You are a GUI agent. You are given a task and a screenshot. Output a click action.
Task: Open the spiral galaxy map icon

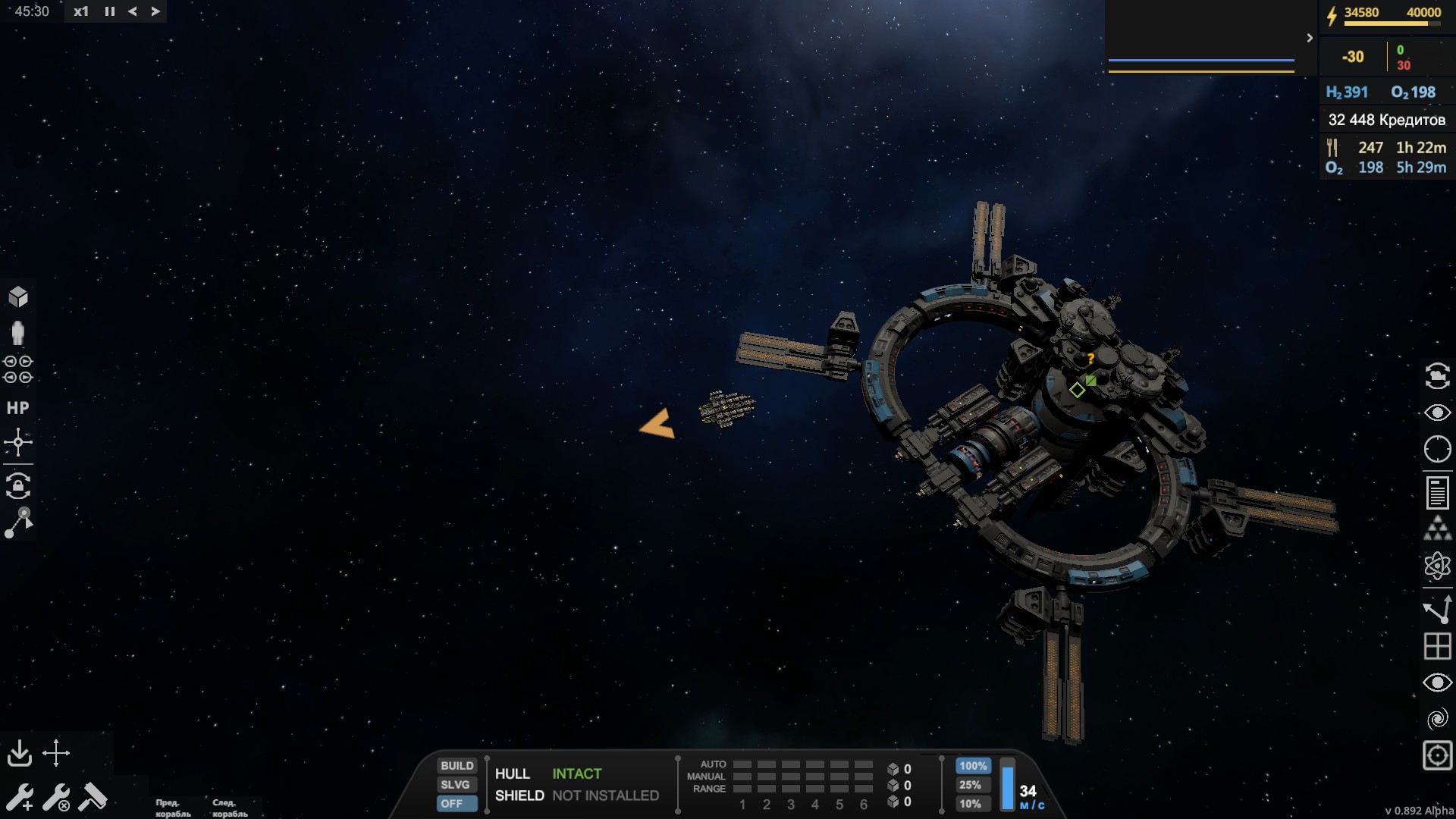1437,719
